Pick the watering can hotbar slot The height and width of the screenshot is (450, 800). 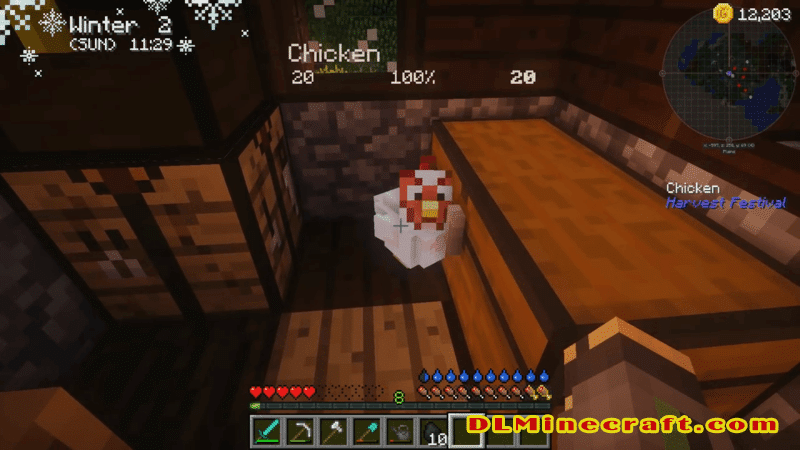[x=400, y=432]
